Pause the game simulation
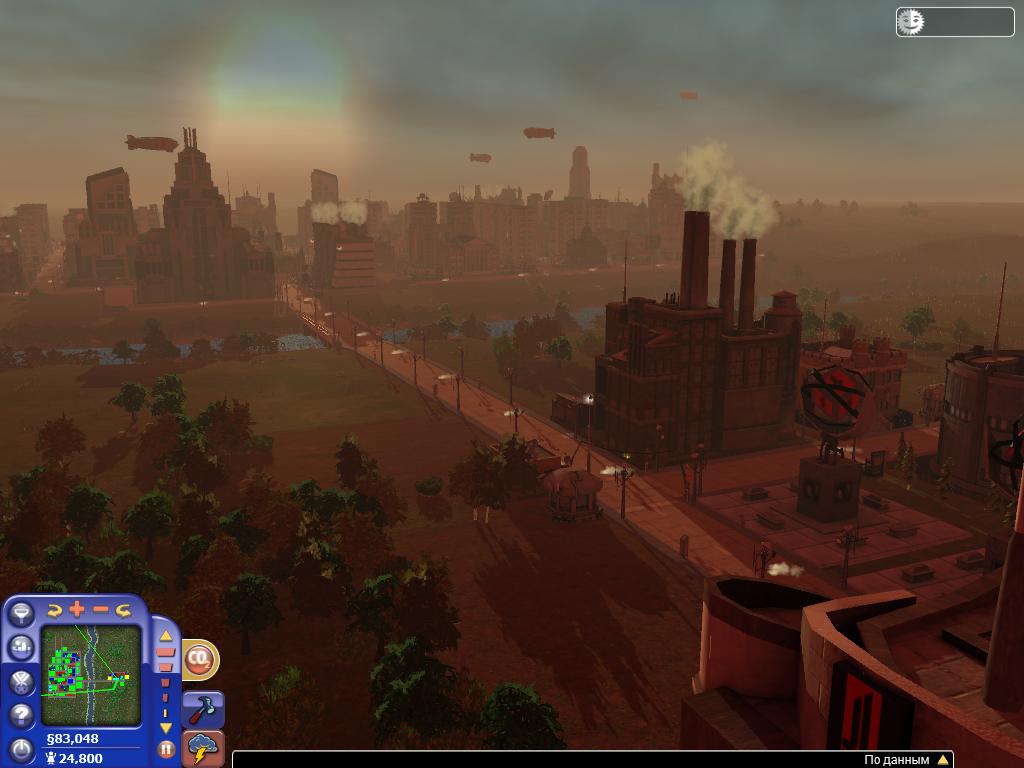Image resolution: width=1024 pixels, height=768 pixels. coord(166,748)
